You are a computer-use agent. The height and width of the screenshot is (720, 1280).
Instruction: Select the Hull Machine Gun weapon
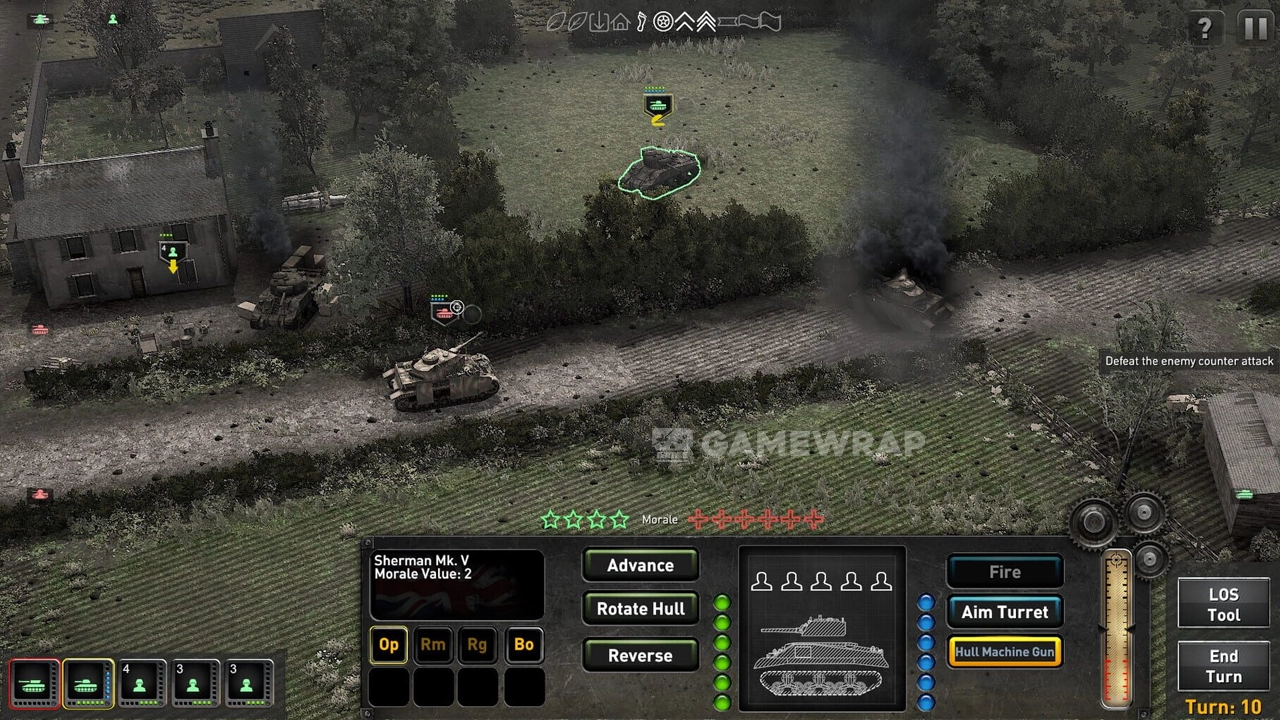pos(1004,652)
